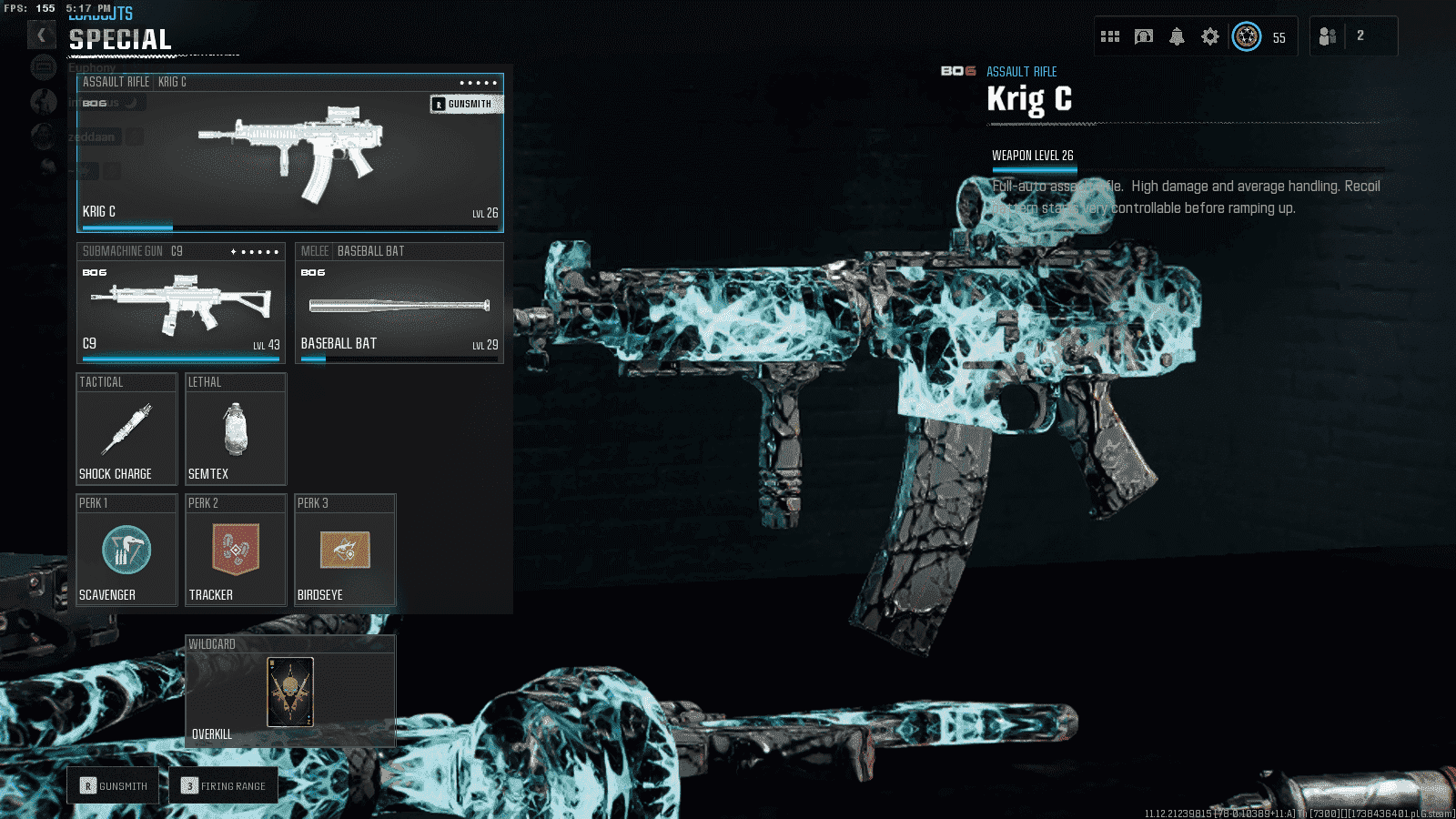Show notifications via the bell icon
The image size is (1456, 819).
[1177, 36]
